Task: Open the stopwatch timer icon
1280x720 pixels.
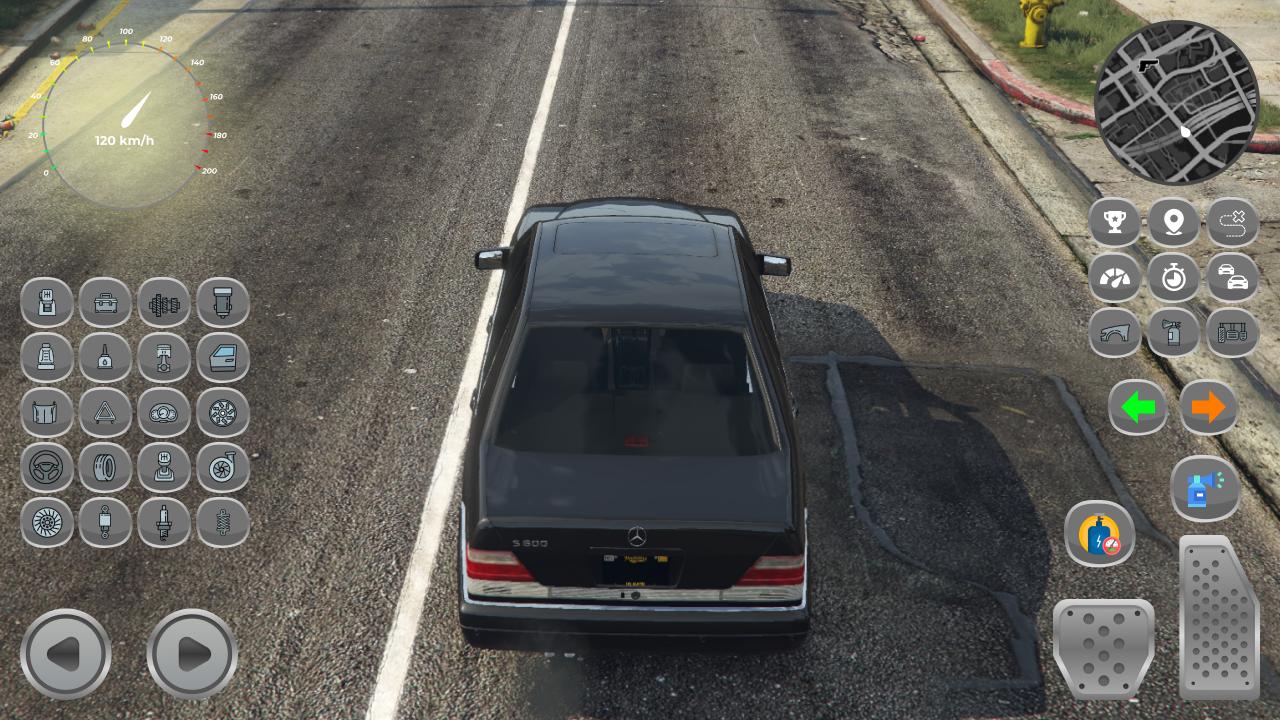Action: pyautogui.click(x=1173, y=277)
